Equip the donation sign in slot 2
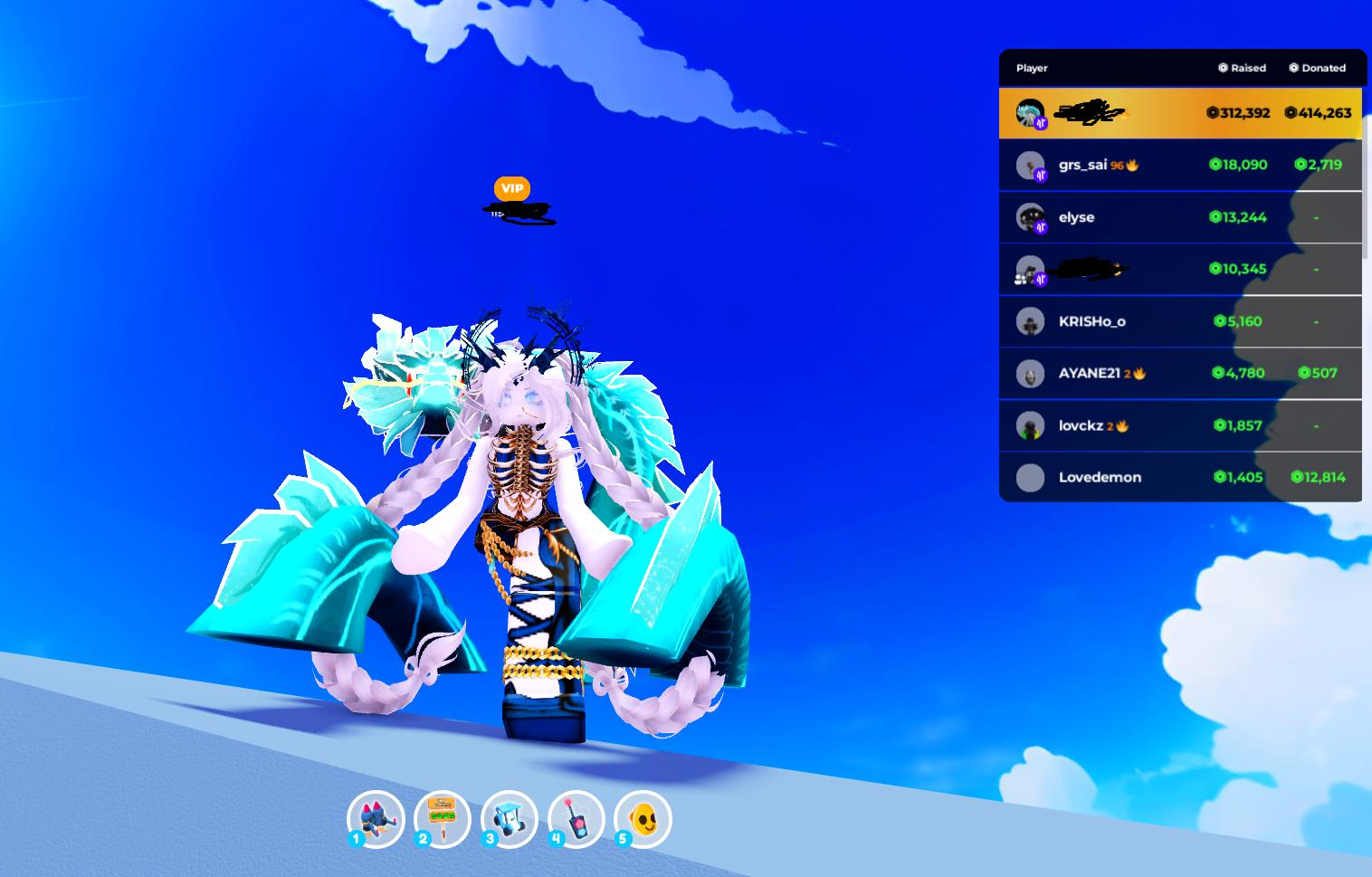Screen dimensions: 1372x877 click(x=443, y=819)
